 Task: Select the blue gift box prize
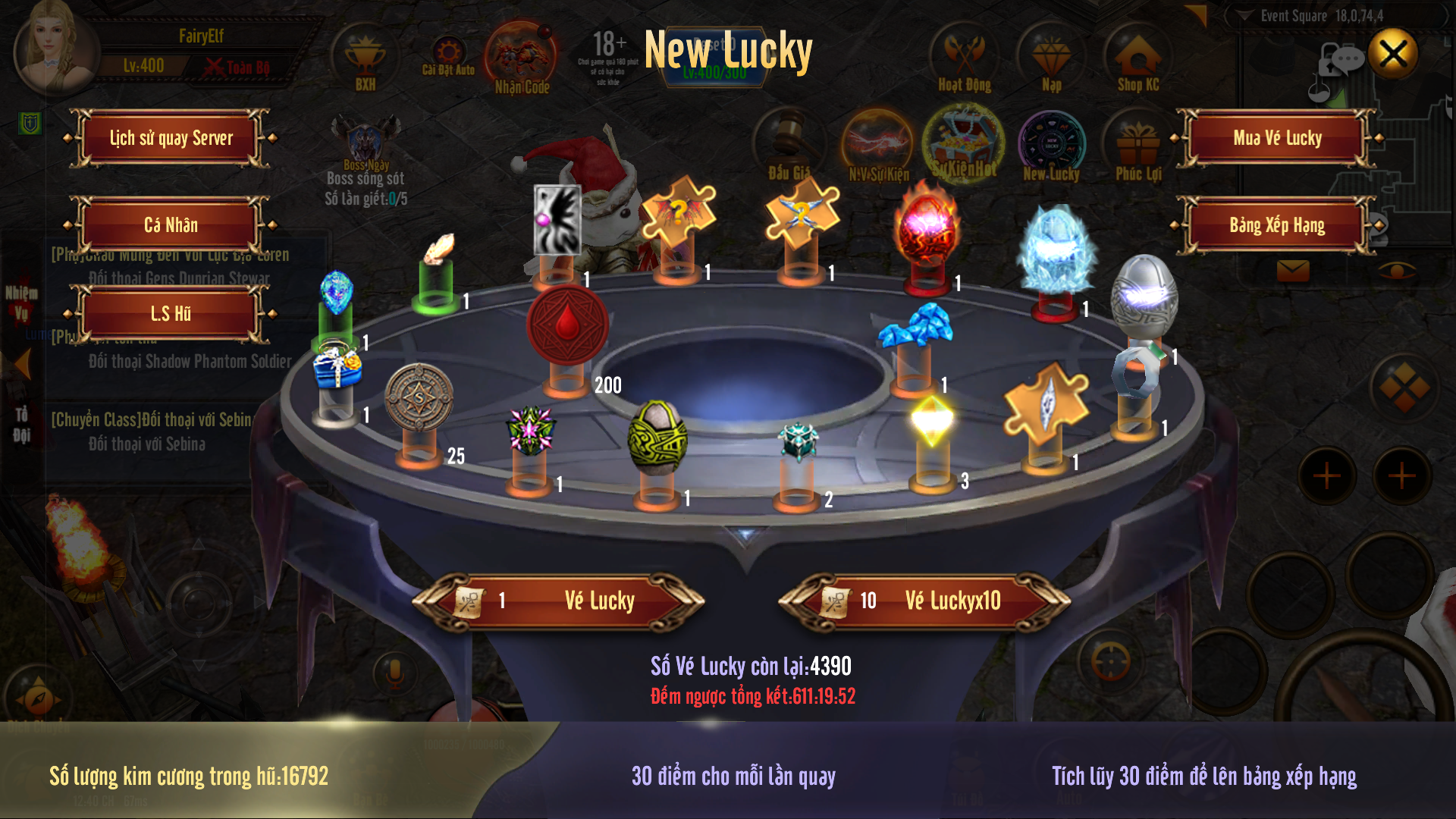point(337,366)
